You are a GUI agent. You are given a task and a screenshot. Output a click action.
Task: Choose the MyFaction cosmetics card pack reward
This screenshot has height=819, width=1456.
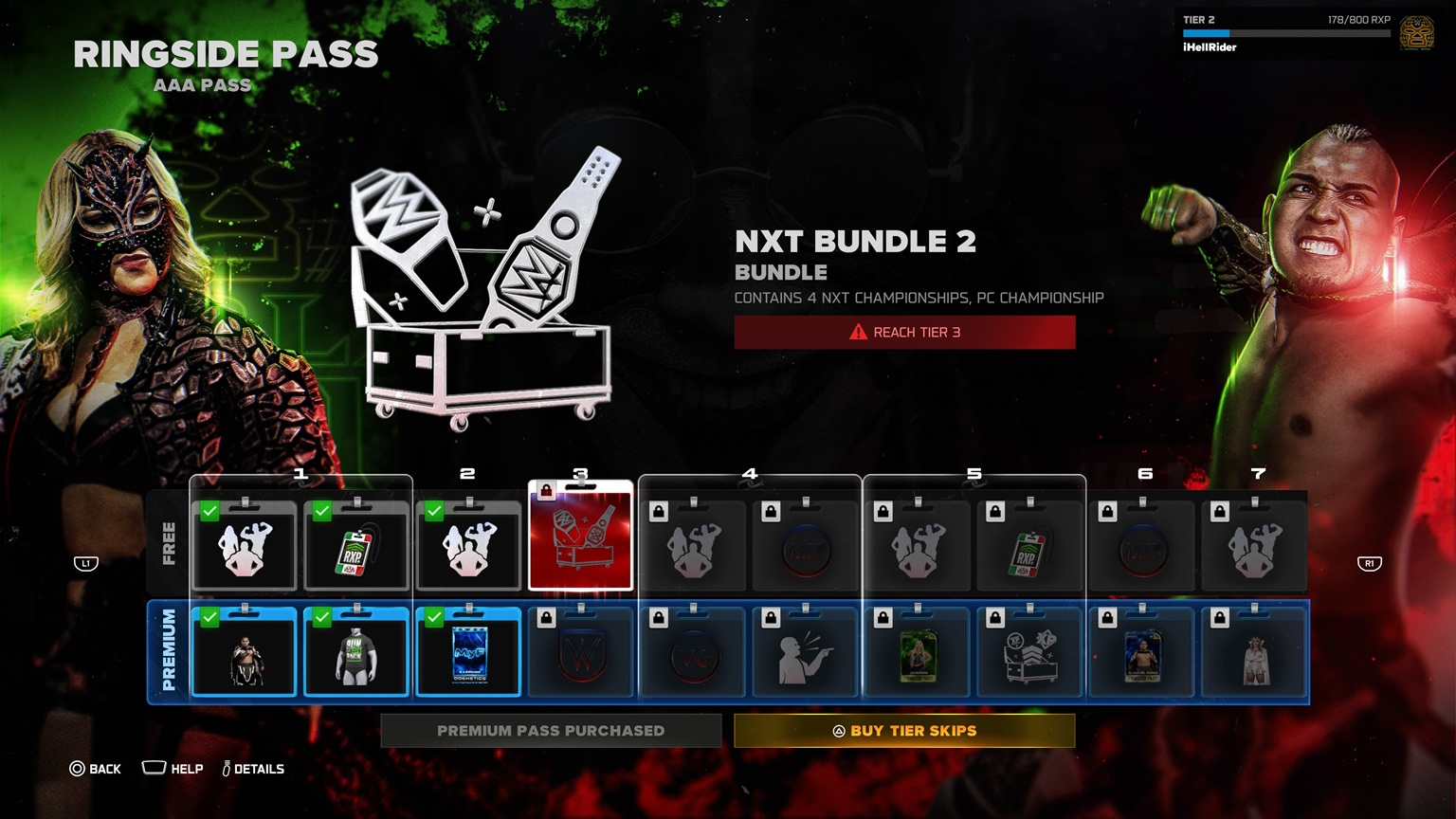(x=468, y=653)
